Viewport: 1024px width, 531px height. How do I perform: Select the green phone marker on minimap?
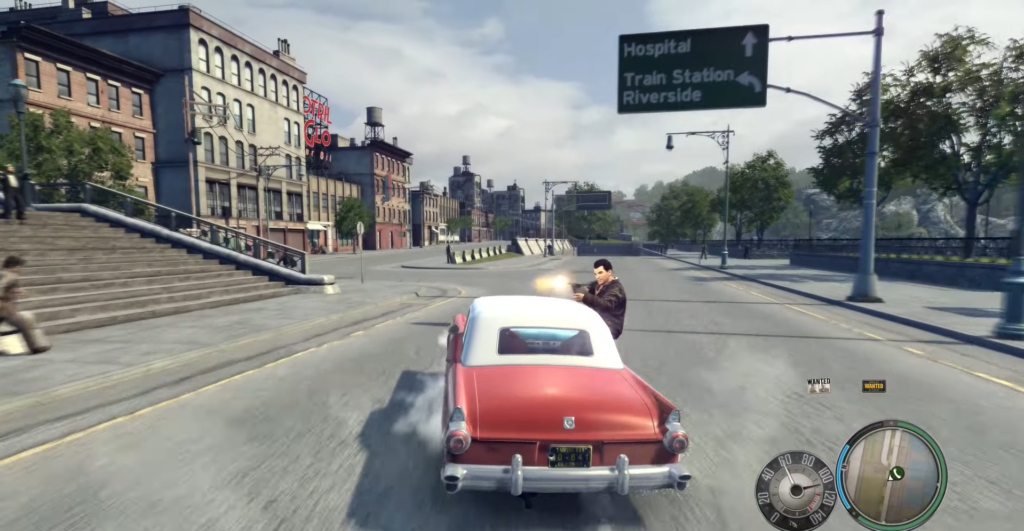click(897, 473)
